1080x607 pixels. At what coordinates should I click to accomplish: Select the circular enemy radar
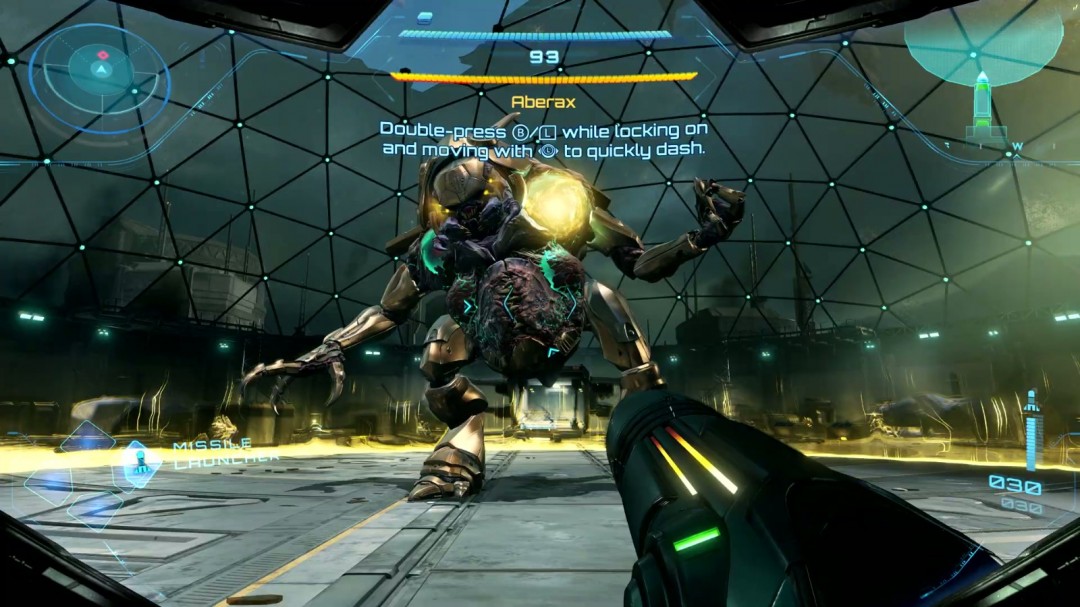point(99,70)
